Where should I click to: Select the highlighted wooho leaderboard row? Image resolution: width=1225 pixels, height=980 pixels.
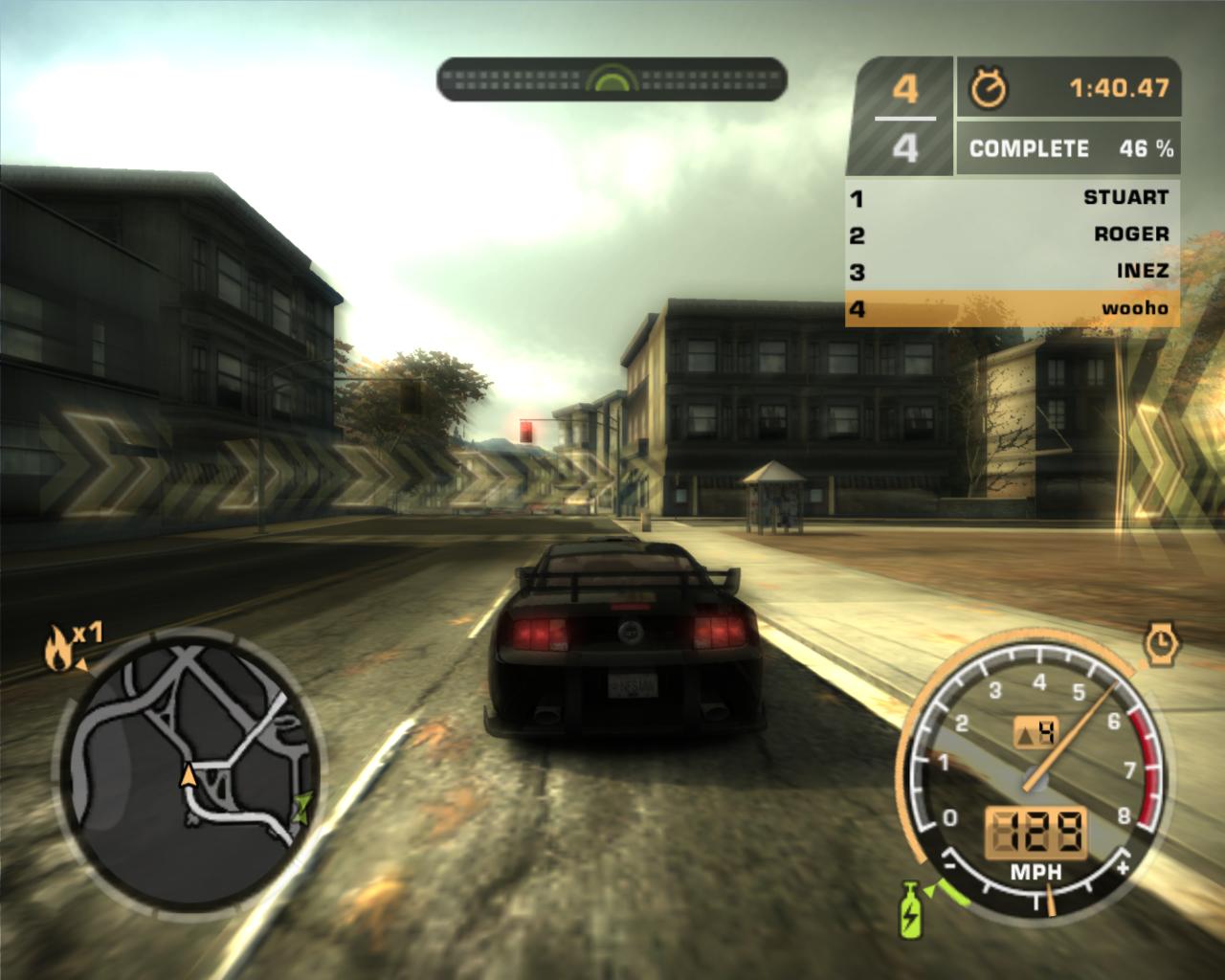(x=1012, y=308)
